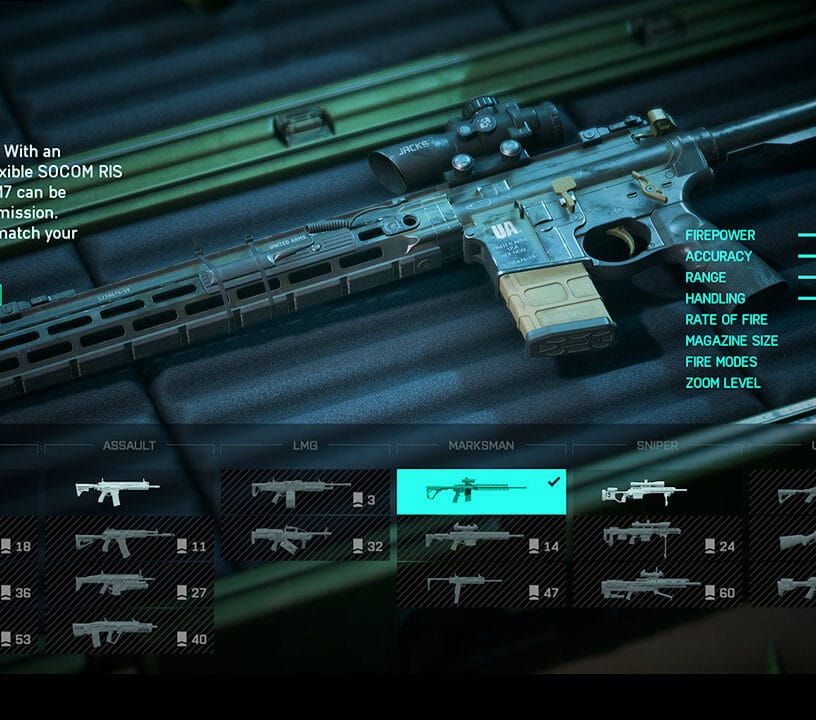Choose the LMG locked at level 3
This screenshot has width=816, height=720.
305,492
